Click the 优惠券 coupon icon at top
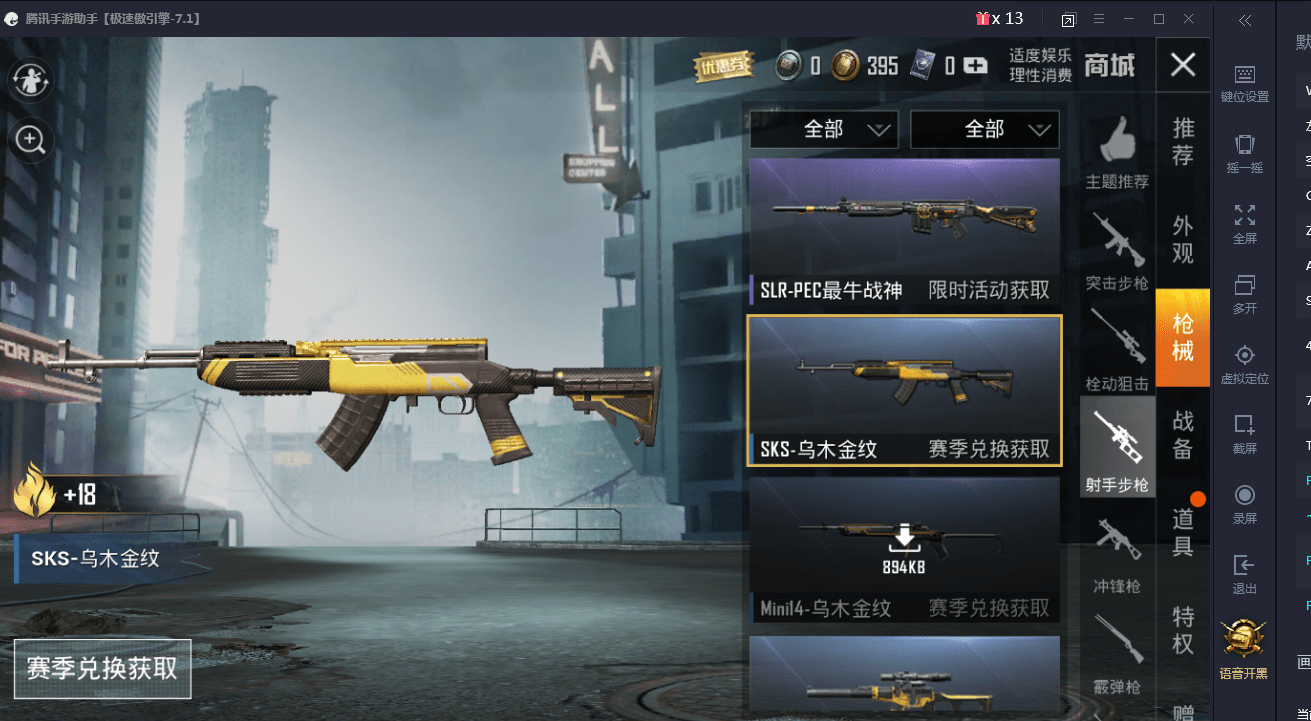 (x=722, y=66)
